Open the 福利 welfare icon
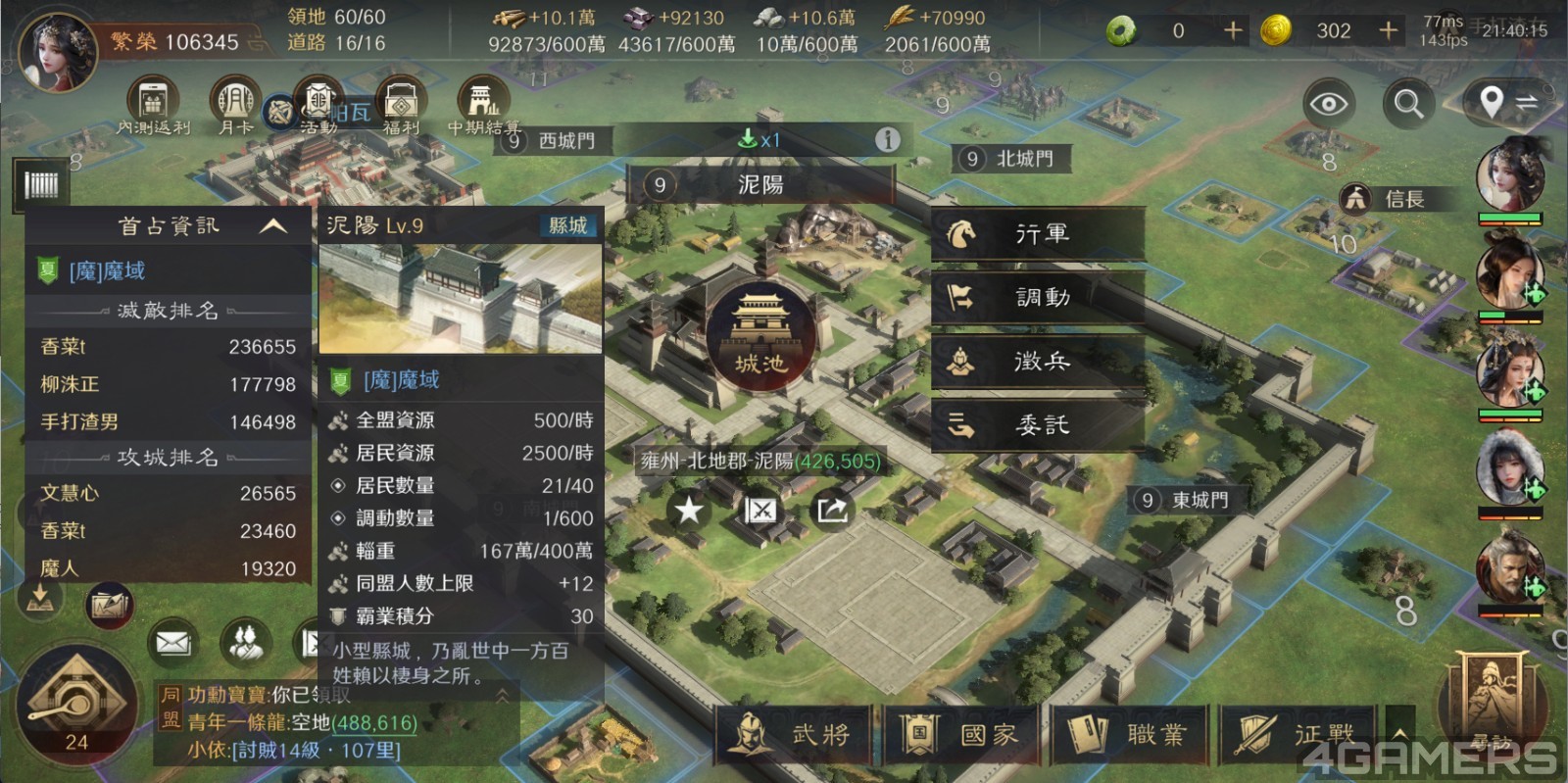Viewport: 1568px width, 783px height. [401, 105]
